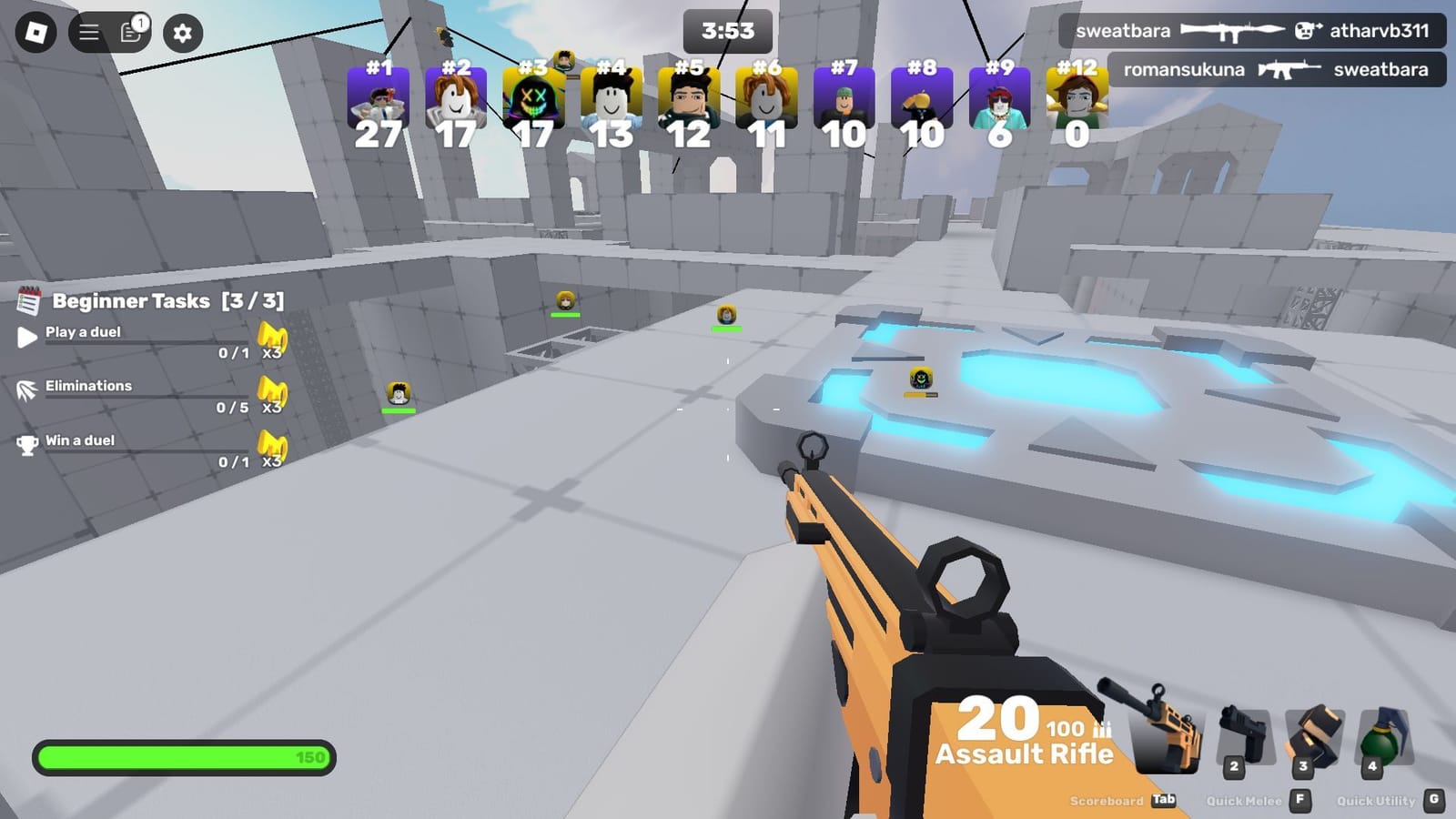Click the green health bar showing 150
Screen dimensions: 1456x819
pos(182,754)
